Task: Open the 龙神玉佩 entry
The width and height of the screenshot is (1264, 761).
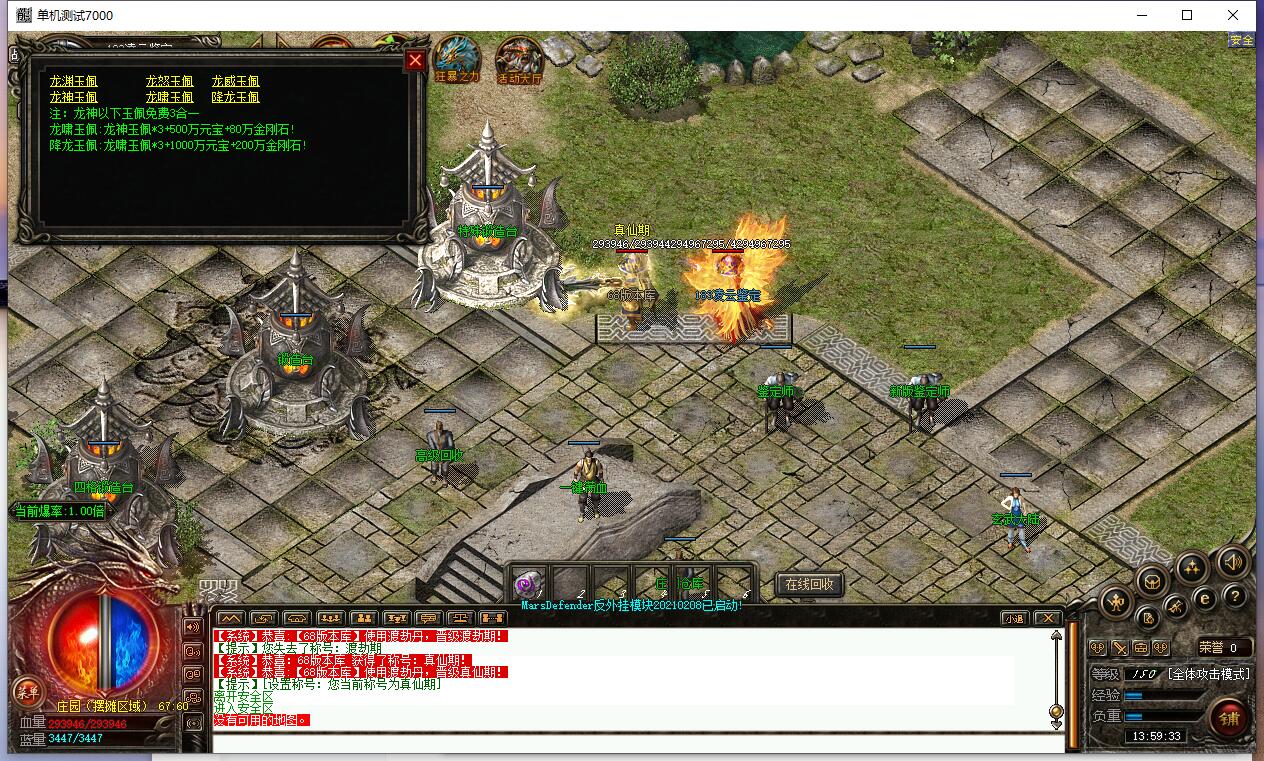Action: [73, 97]
